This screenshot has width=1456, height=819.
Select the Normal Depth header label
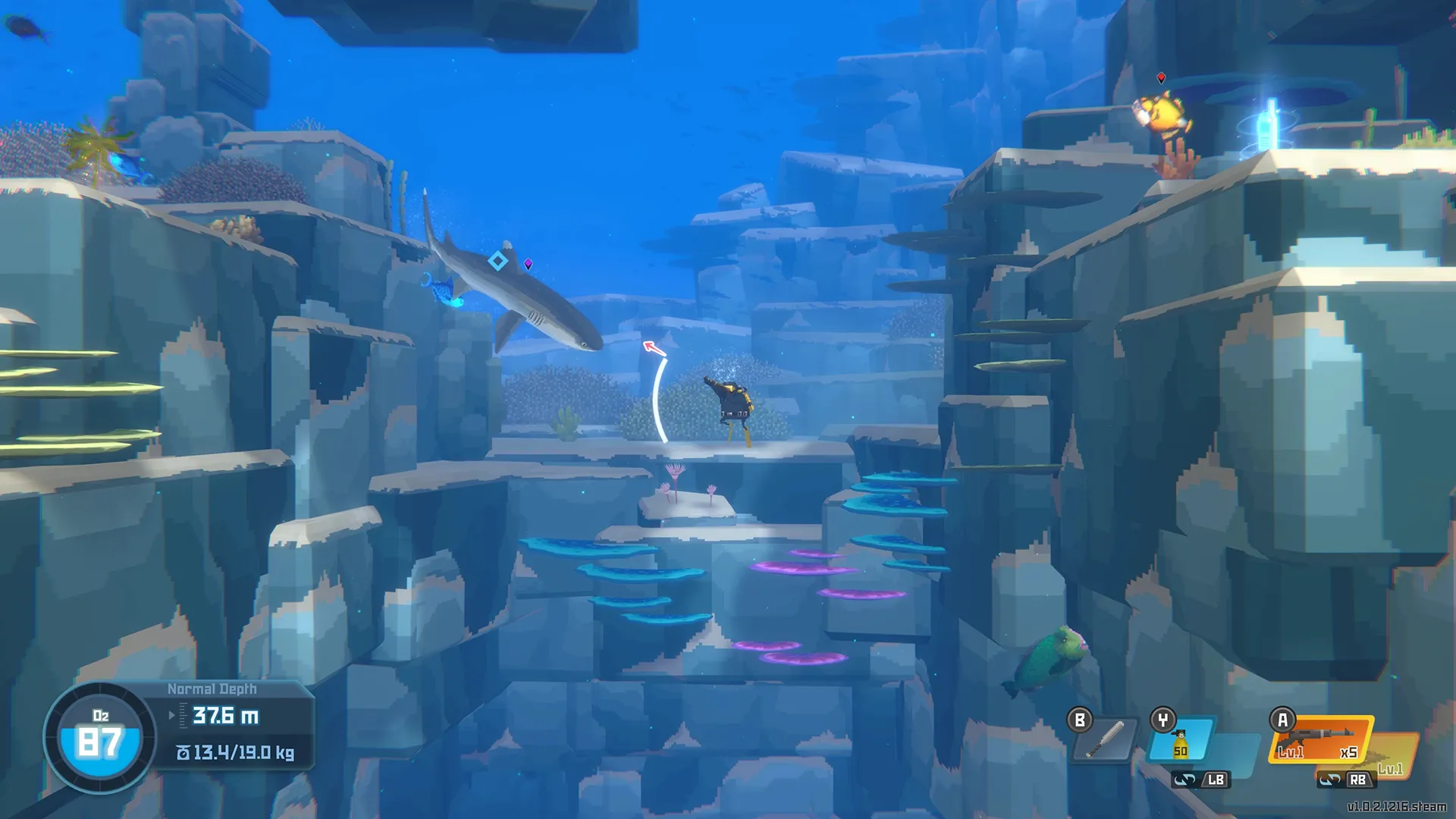[212, 689]
